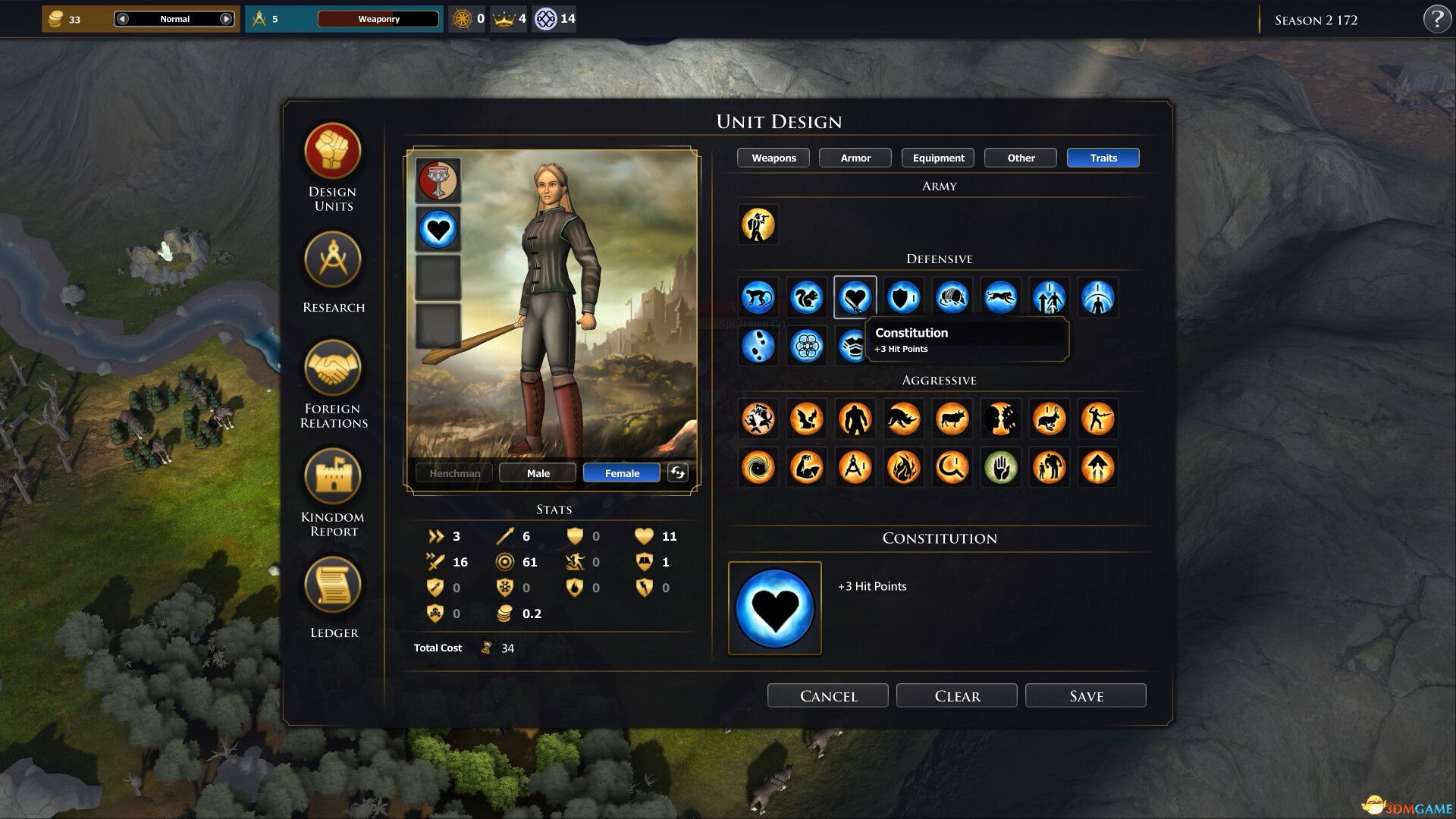Toggle the portrait refresh arrows

coord(676,472)
